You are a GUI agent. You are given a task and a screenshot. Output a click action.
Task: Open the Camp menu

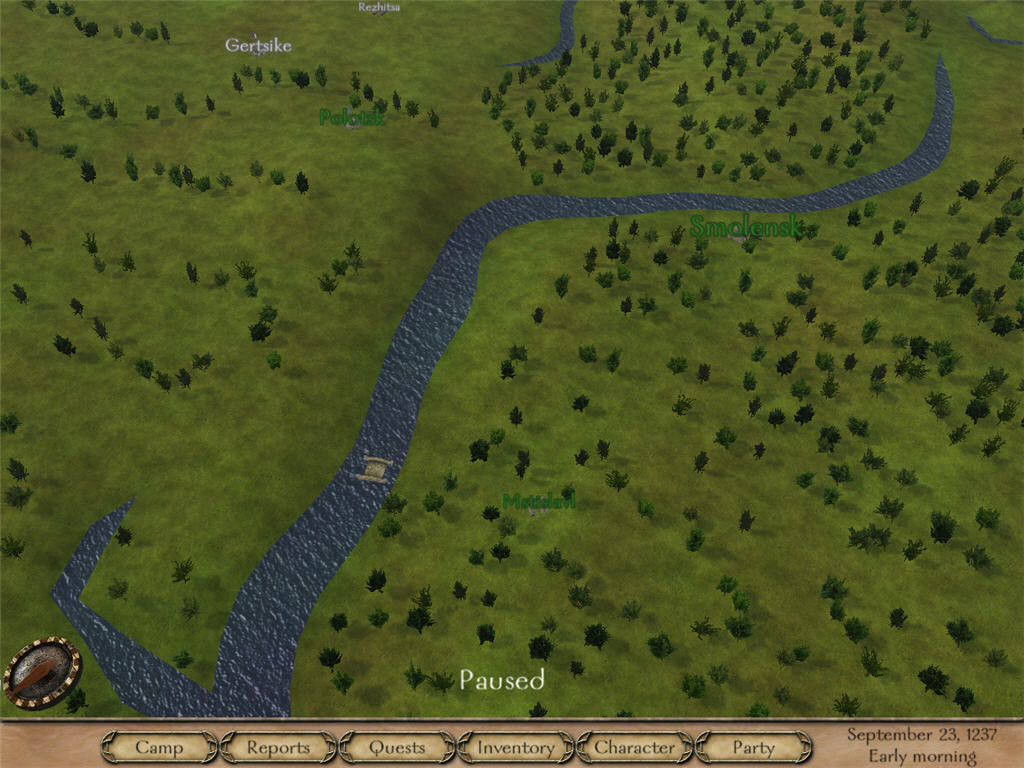tap(159, 747)
